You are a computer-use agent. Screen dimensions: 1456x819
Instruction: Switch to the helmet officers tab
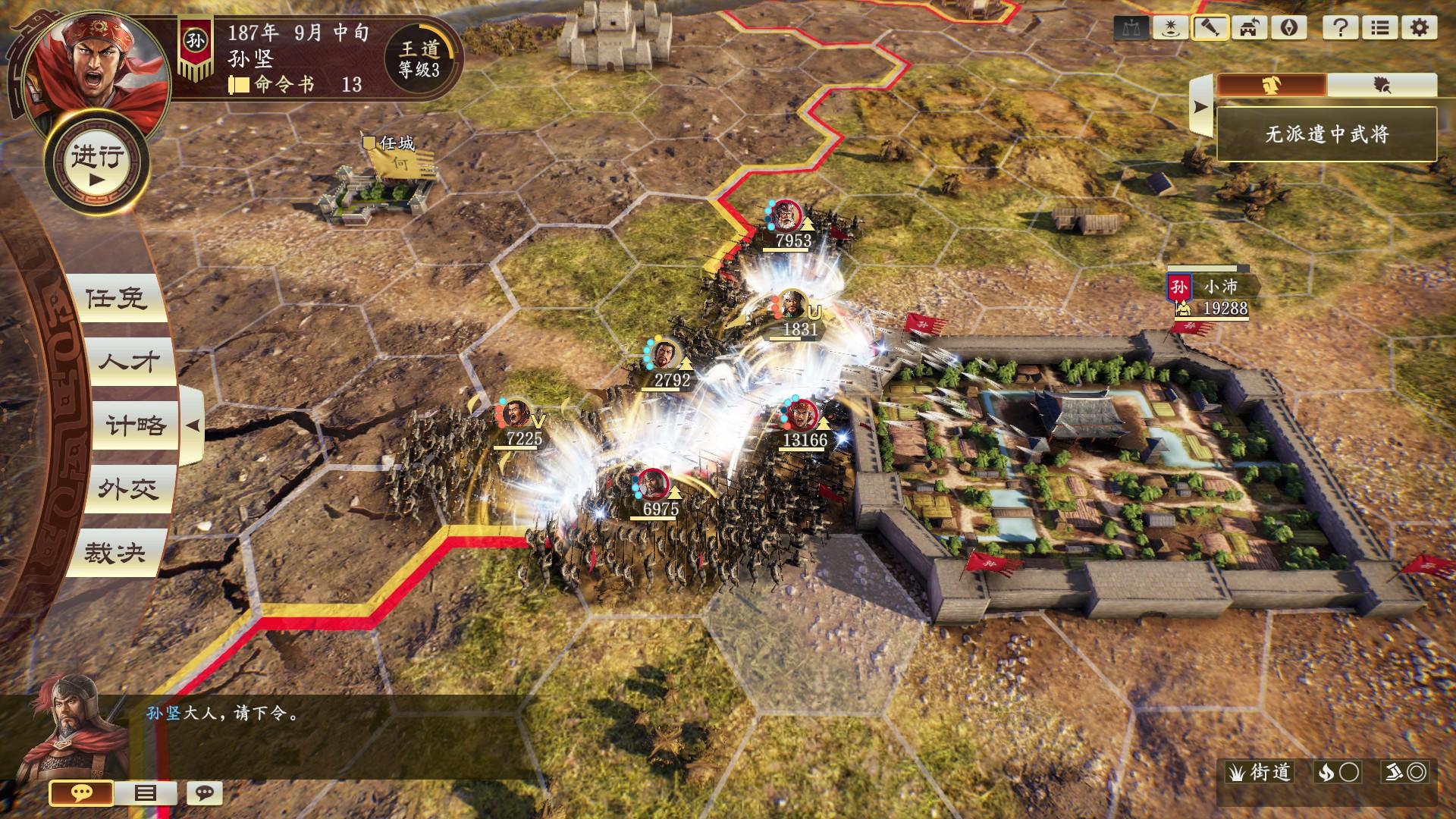click(x=1272, y=85)
